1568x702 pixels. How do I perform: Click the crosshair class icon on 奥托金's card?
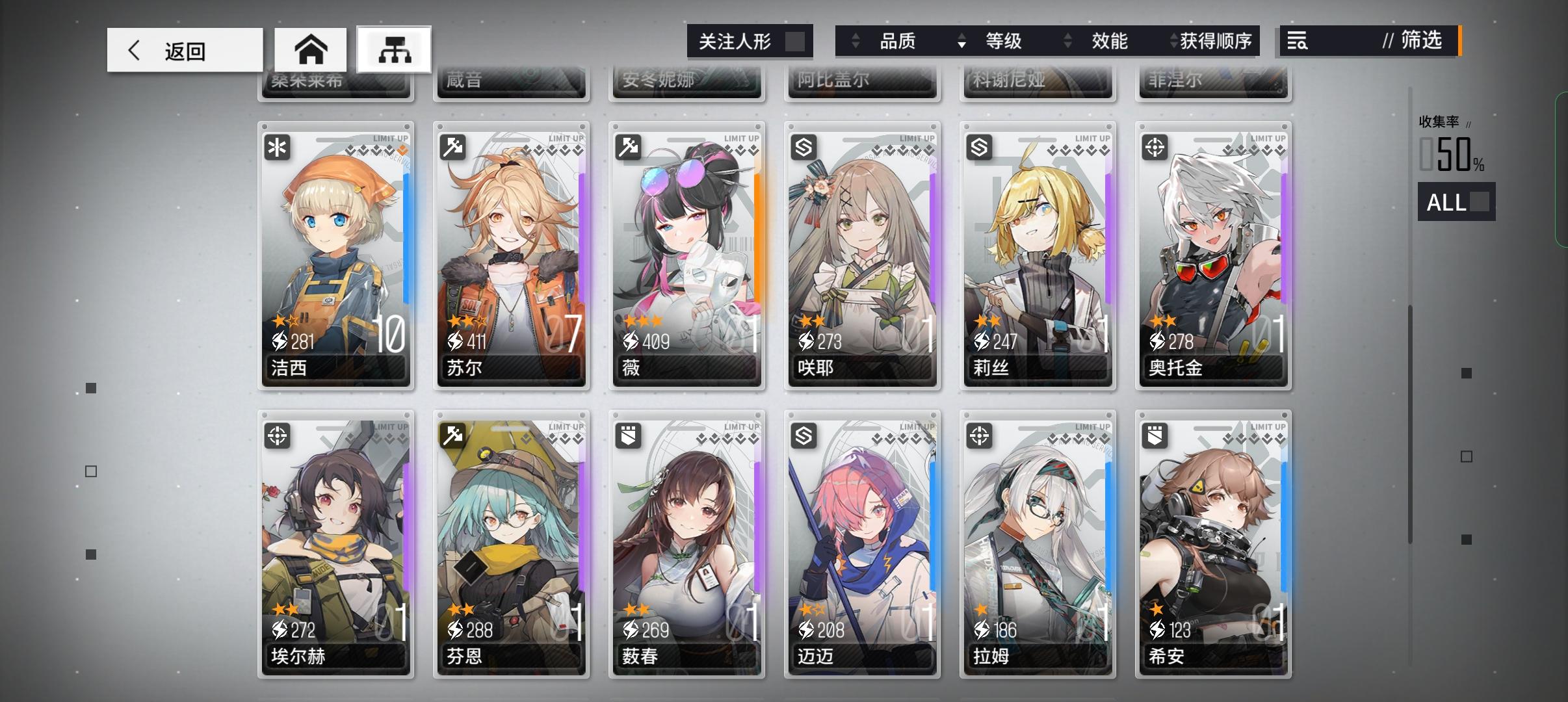click(x=1156, y=148)
